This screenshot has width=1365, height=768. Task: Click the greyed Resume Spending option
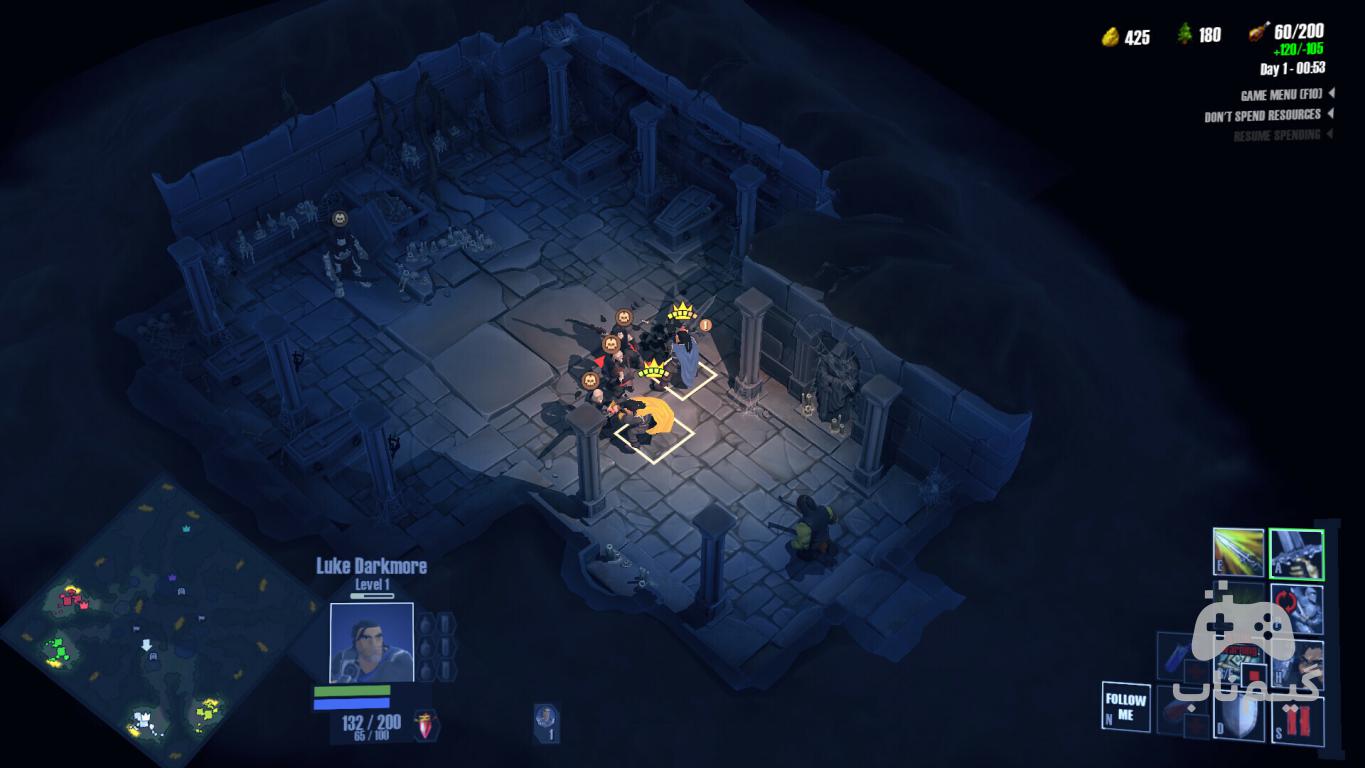(1276, 135)
